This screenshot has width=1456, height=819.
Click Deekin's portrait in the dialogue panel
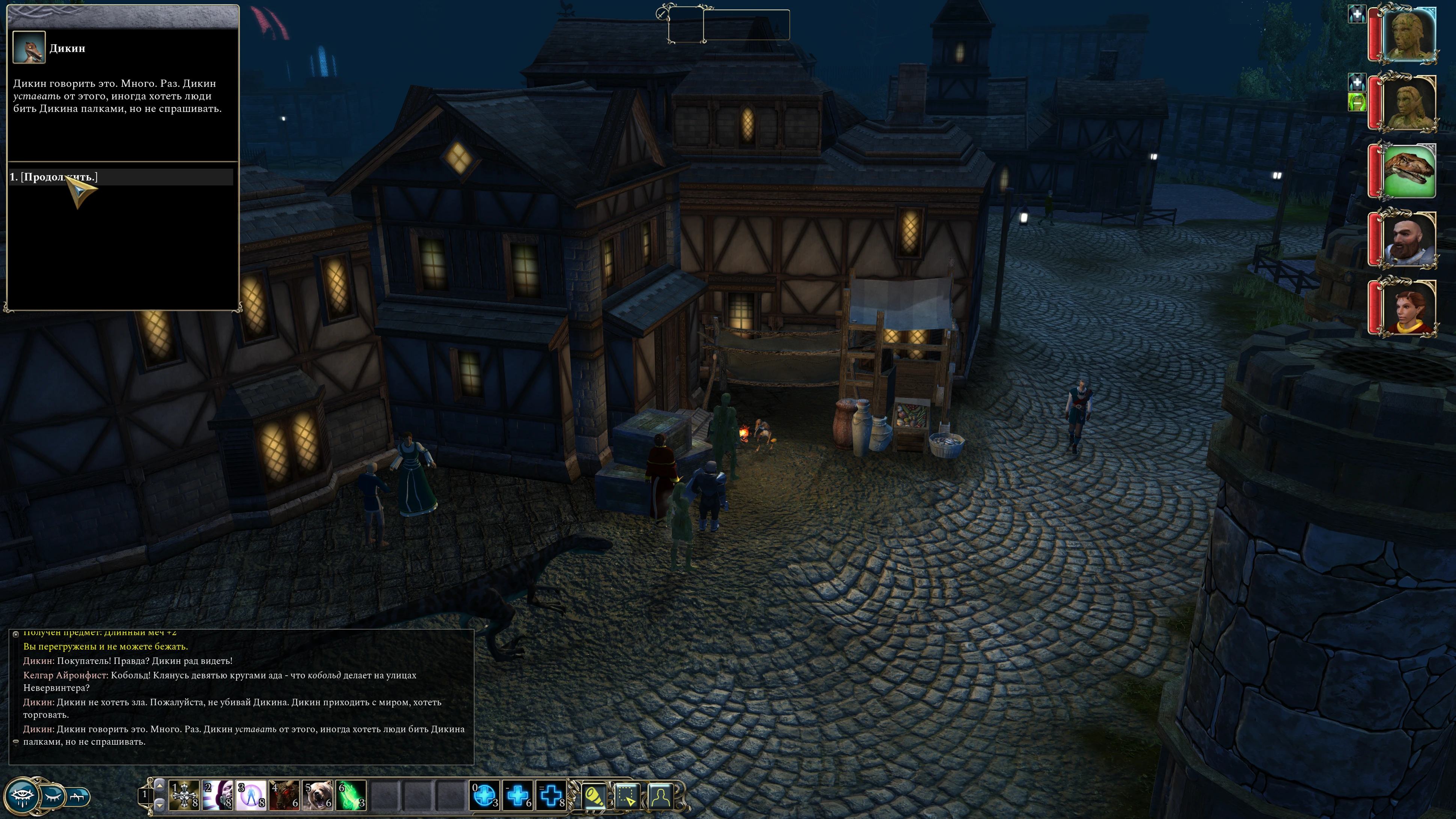29,47
